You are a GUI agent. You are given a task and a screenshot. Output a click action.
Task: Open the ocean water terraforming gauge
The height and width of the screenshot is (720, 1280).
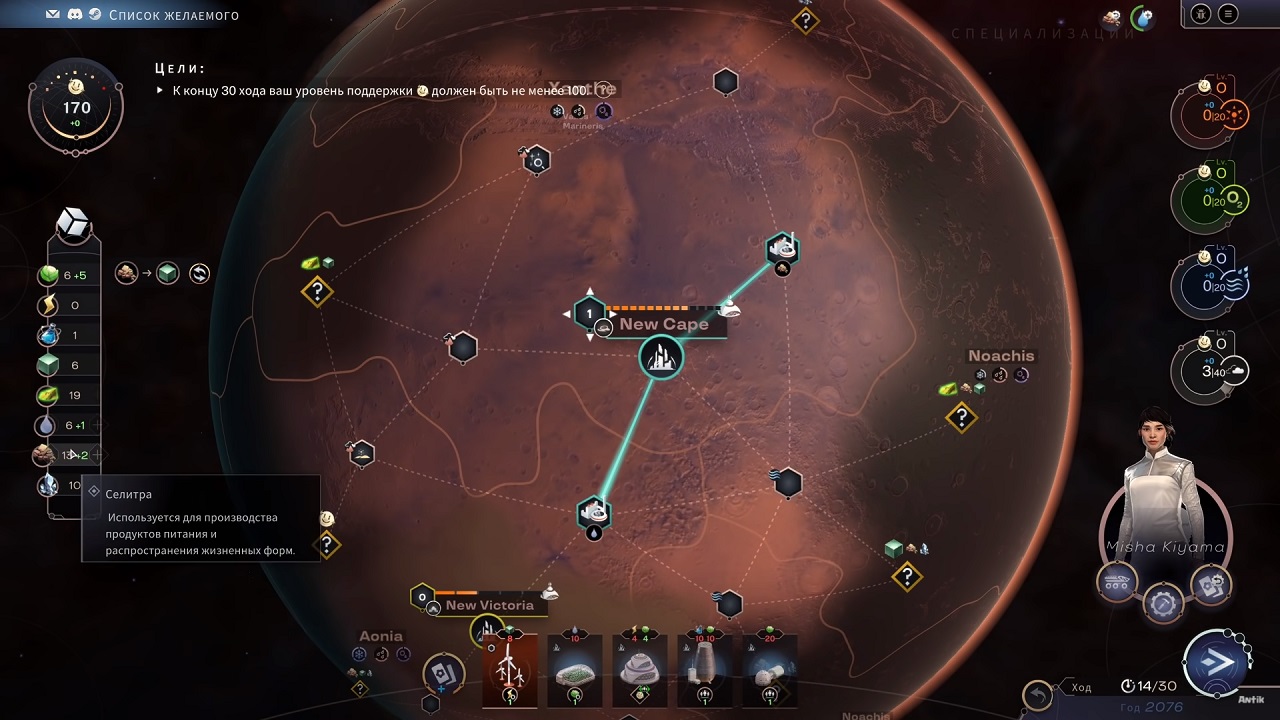tap(1214, 285)
